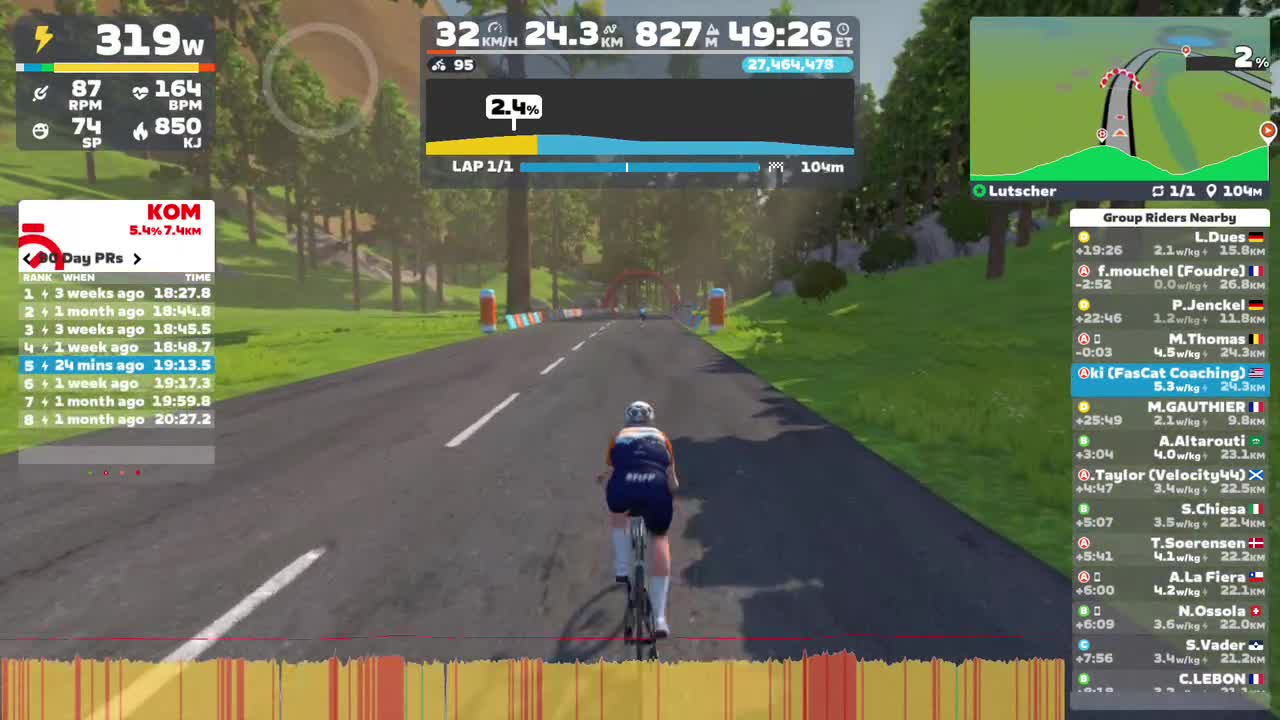Click the green segment icon beside Lutscher

[979, 191]
